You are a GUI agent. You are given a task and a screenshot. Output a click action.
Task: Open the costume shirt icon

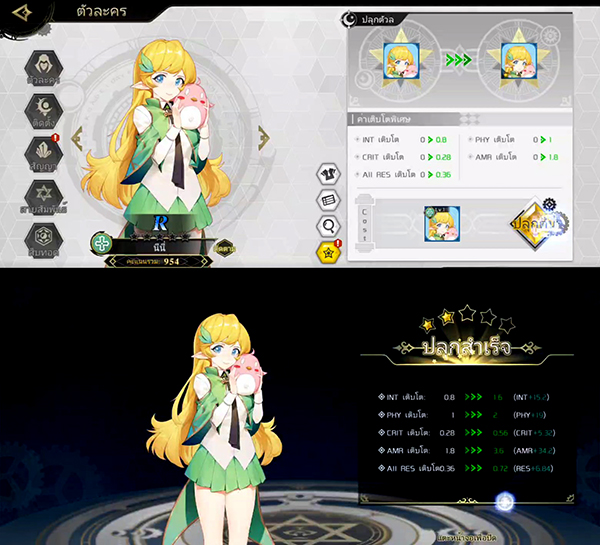click(x=328, y=176)
